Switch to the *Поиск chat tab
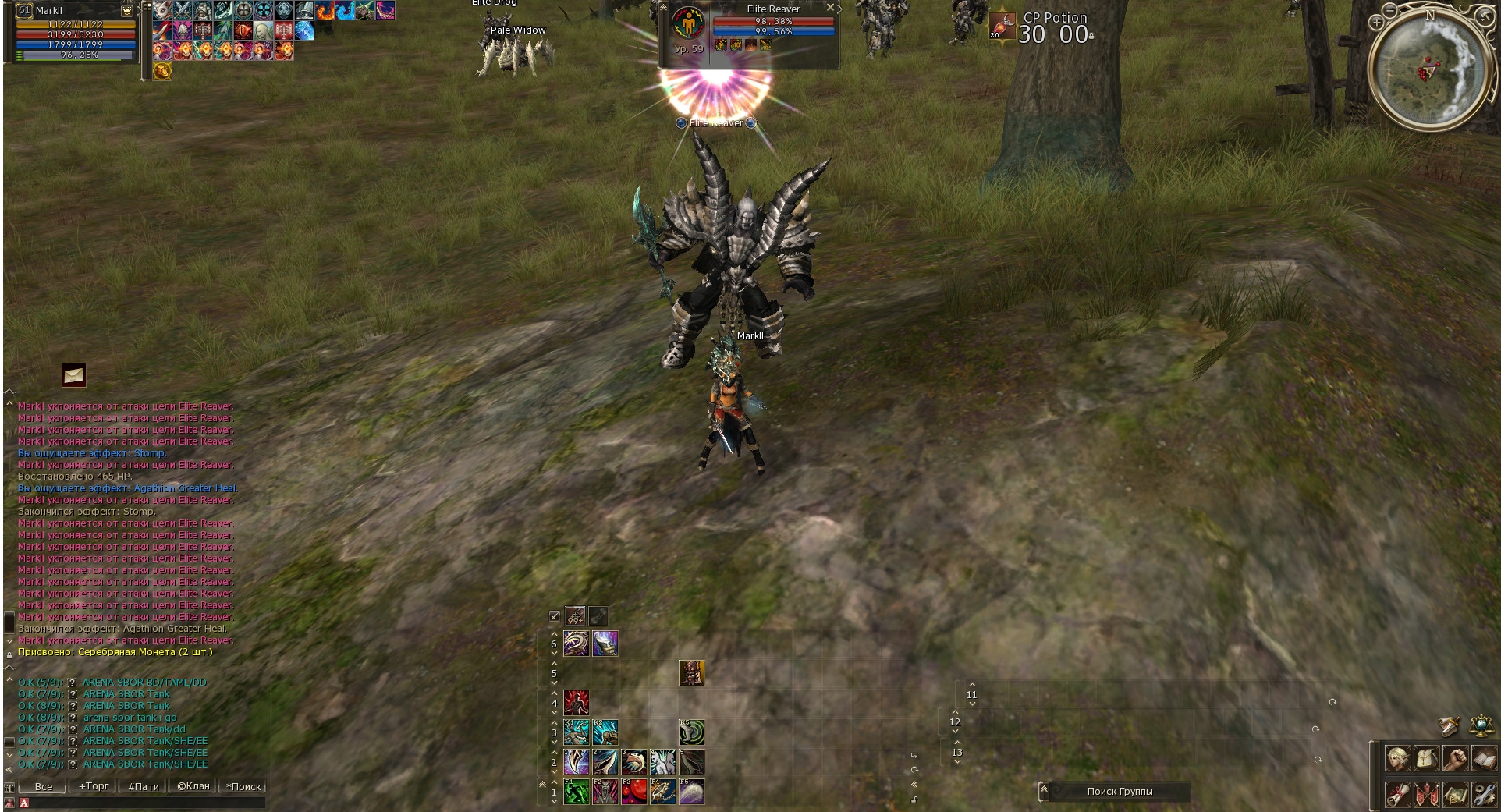The image size is (1501, 812). [x=243, y=786]
